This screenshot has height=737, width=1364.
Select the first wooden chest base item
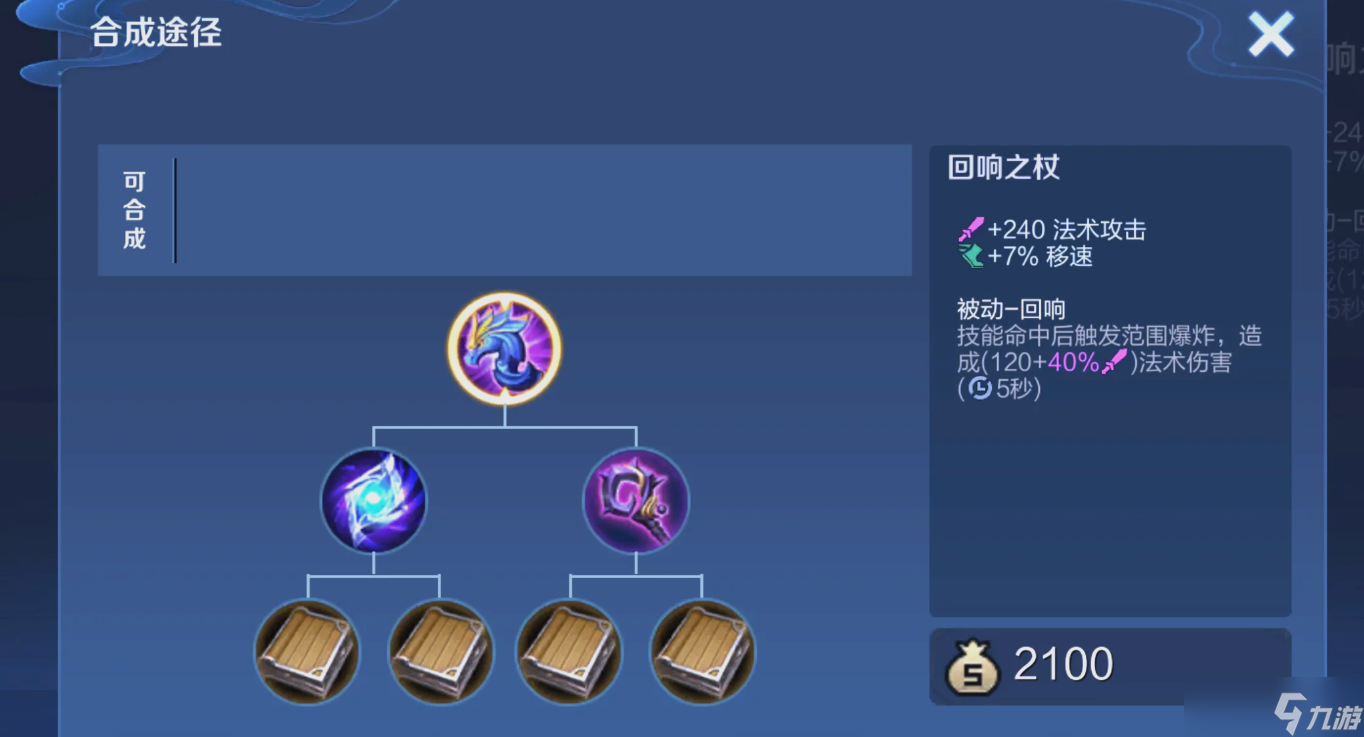click(307, 652)
